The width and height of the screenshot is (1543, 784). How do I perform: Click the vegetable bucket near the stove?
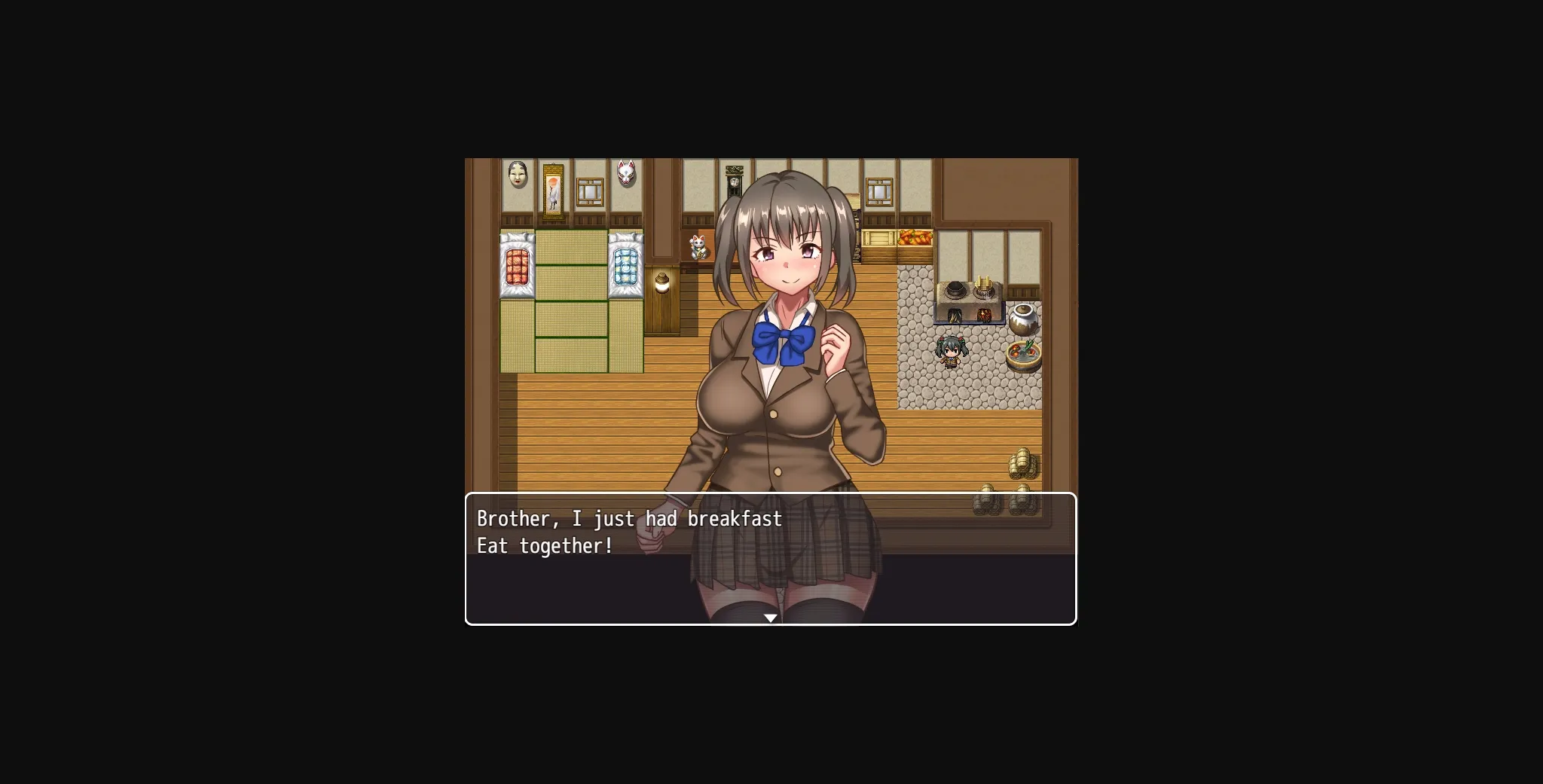[1023, 354]
